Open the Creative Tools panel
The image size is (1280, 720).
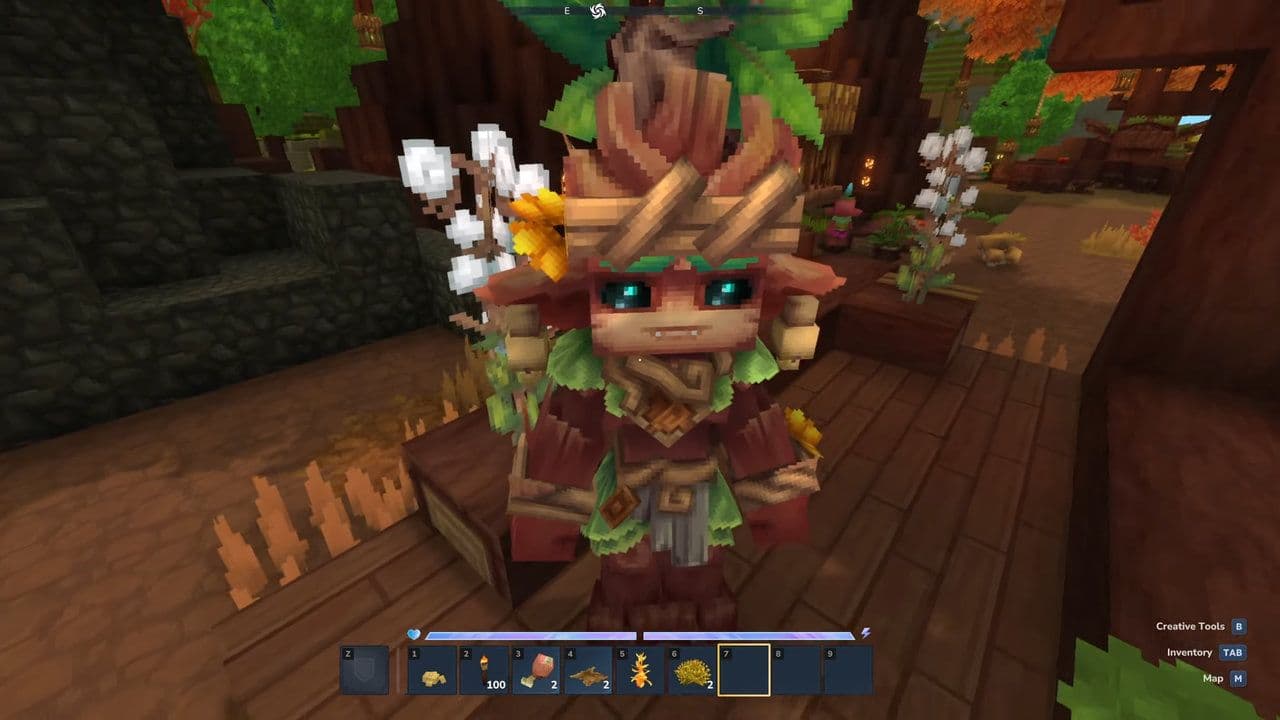[x=1189, y=626]
